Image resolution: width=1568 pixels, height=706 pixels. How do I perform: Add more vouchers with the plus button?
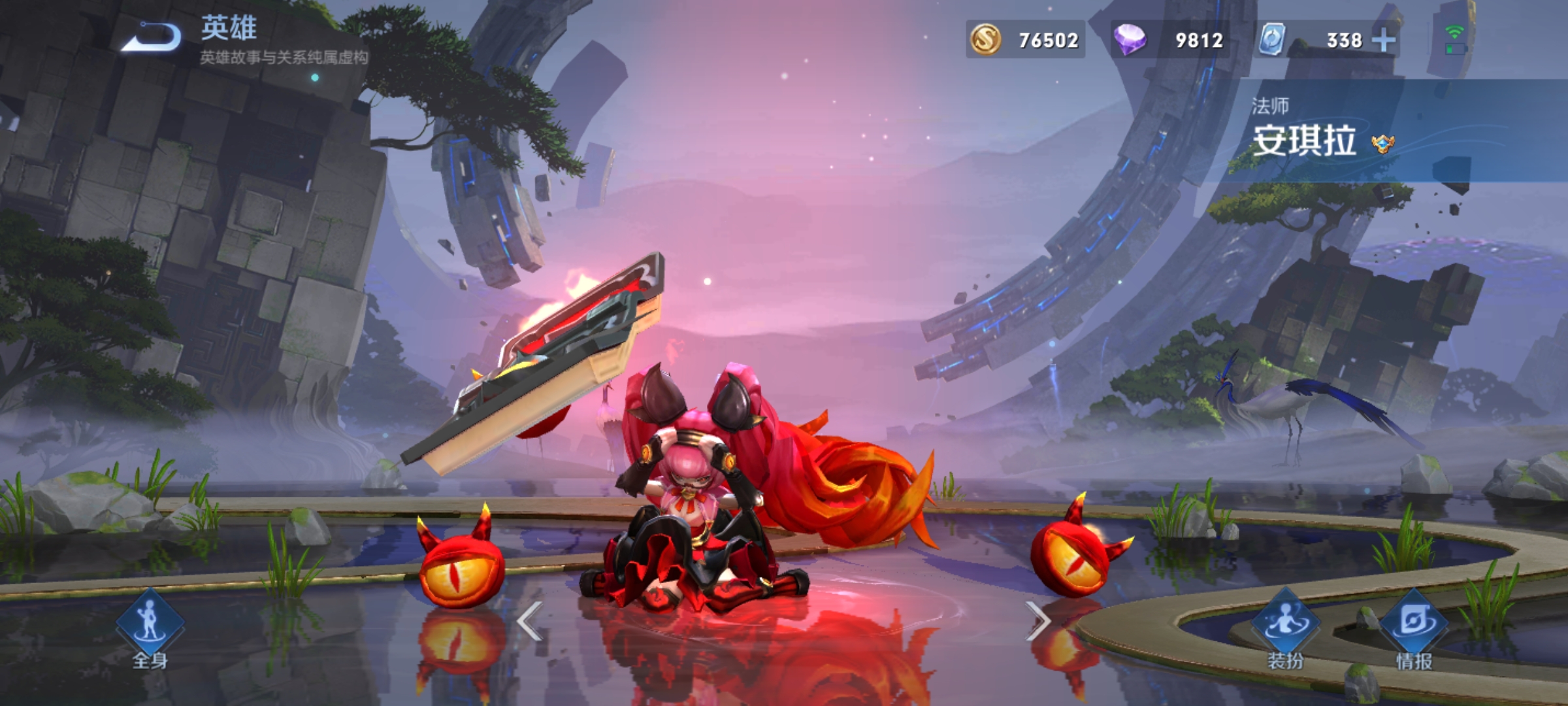coord(1383,41)
